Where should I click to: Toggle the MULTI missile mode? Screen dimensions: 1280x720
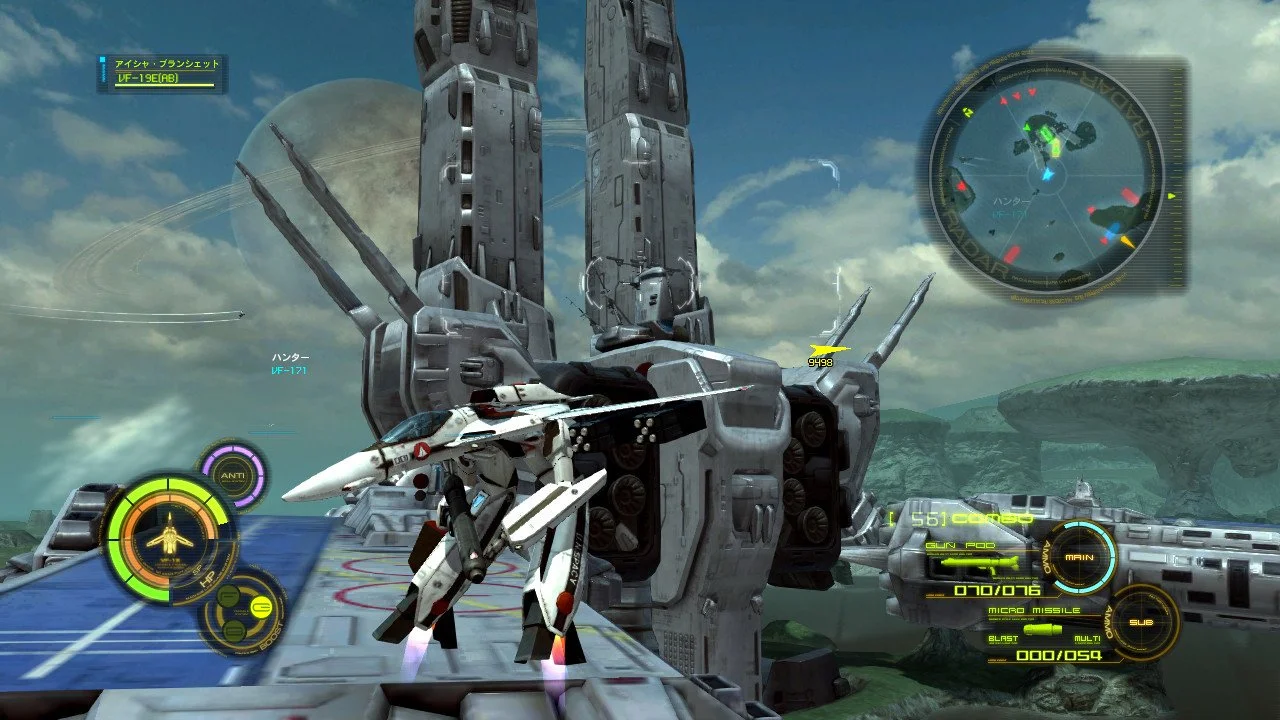1088,638
